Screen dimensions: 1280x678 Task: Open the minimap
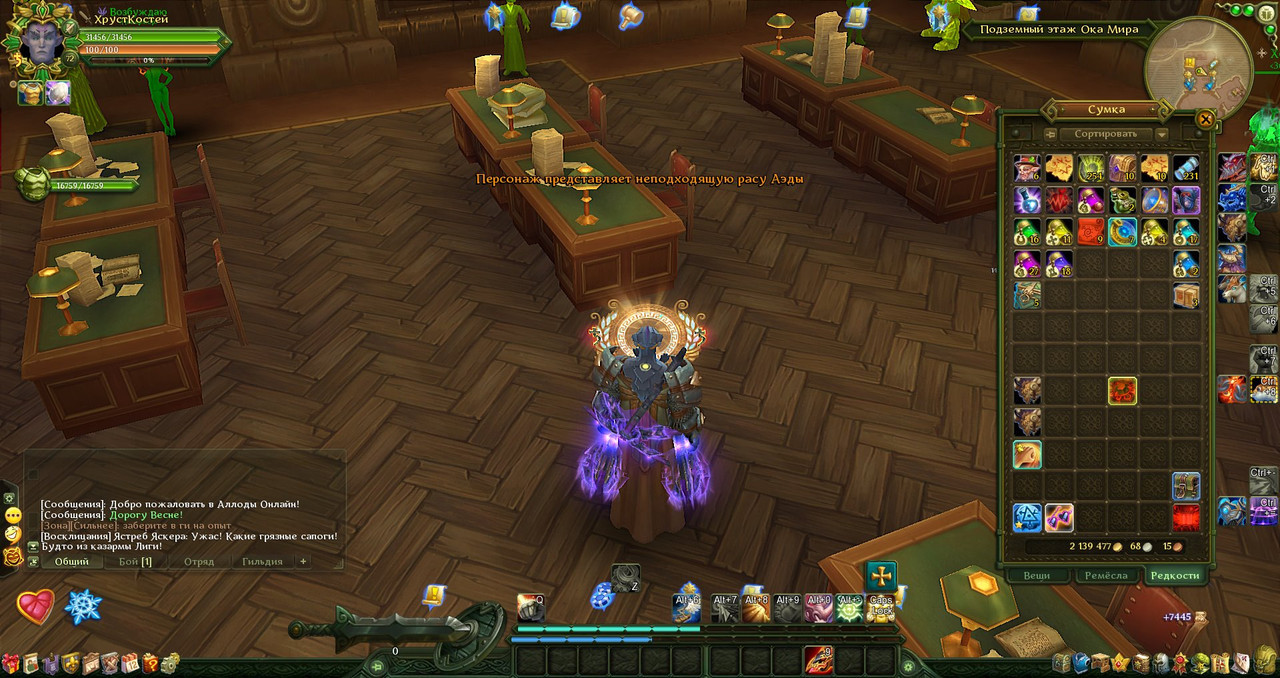pos(1197,65)
